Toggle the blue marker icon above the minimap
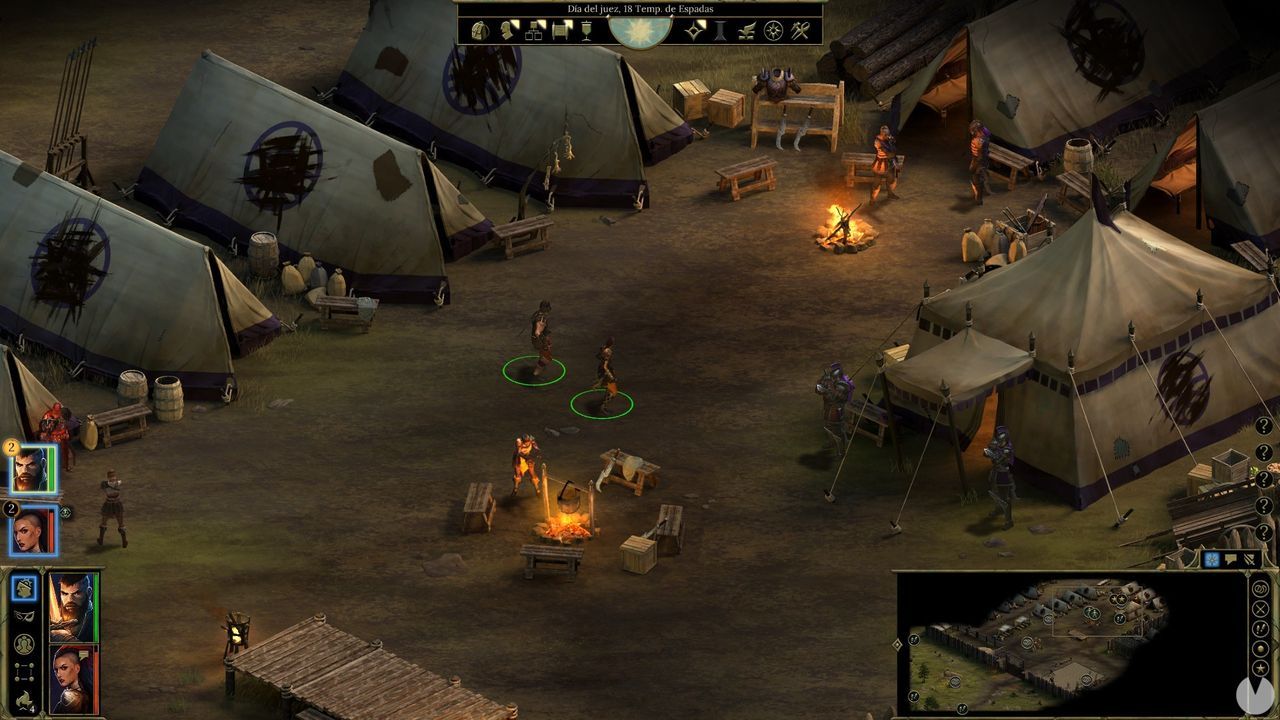 pyautogui.click(x=1210, y=560)
